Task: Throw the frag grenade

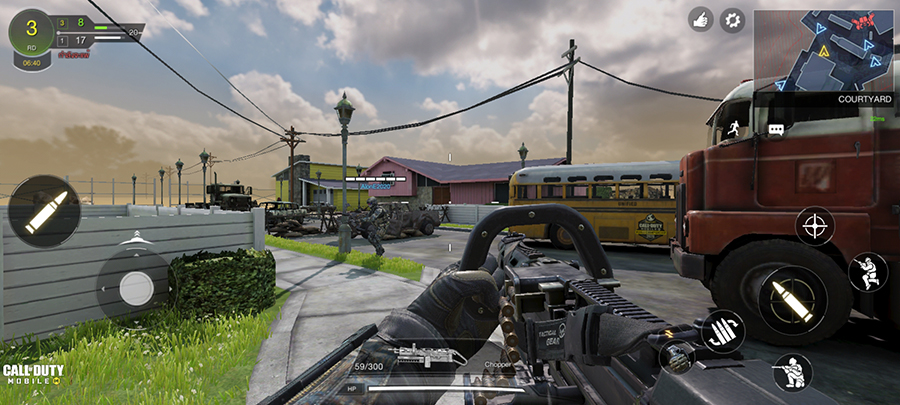Action: (x=677, y=356)
